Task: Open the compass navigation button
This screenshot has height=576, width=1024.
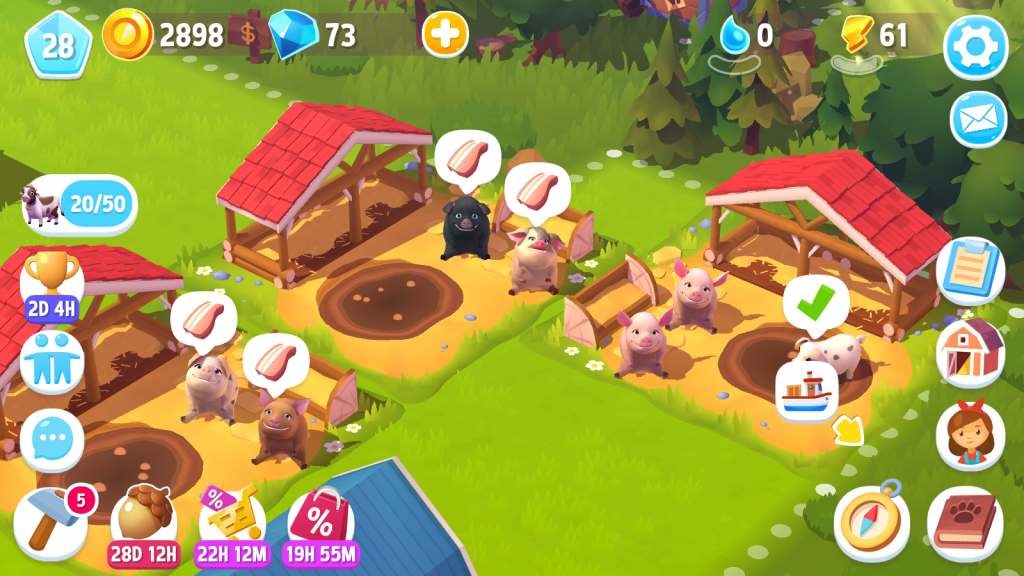Action: pyautogui.click(x=871, y=523)
